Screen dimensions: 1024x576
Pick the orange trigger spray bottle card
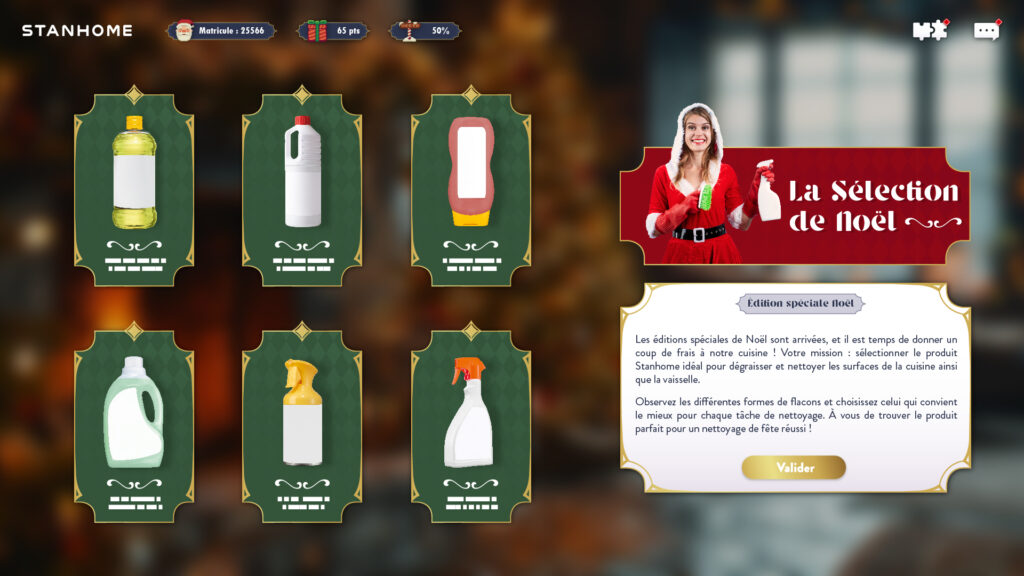[x=471, y=425]
